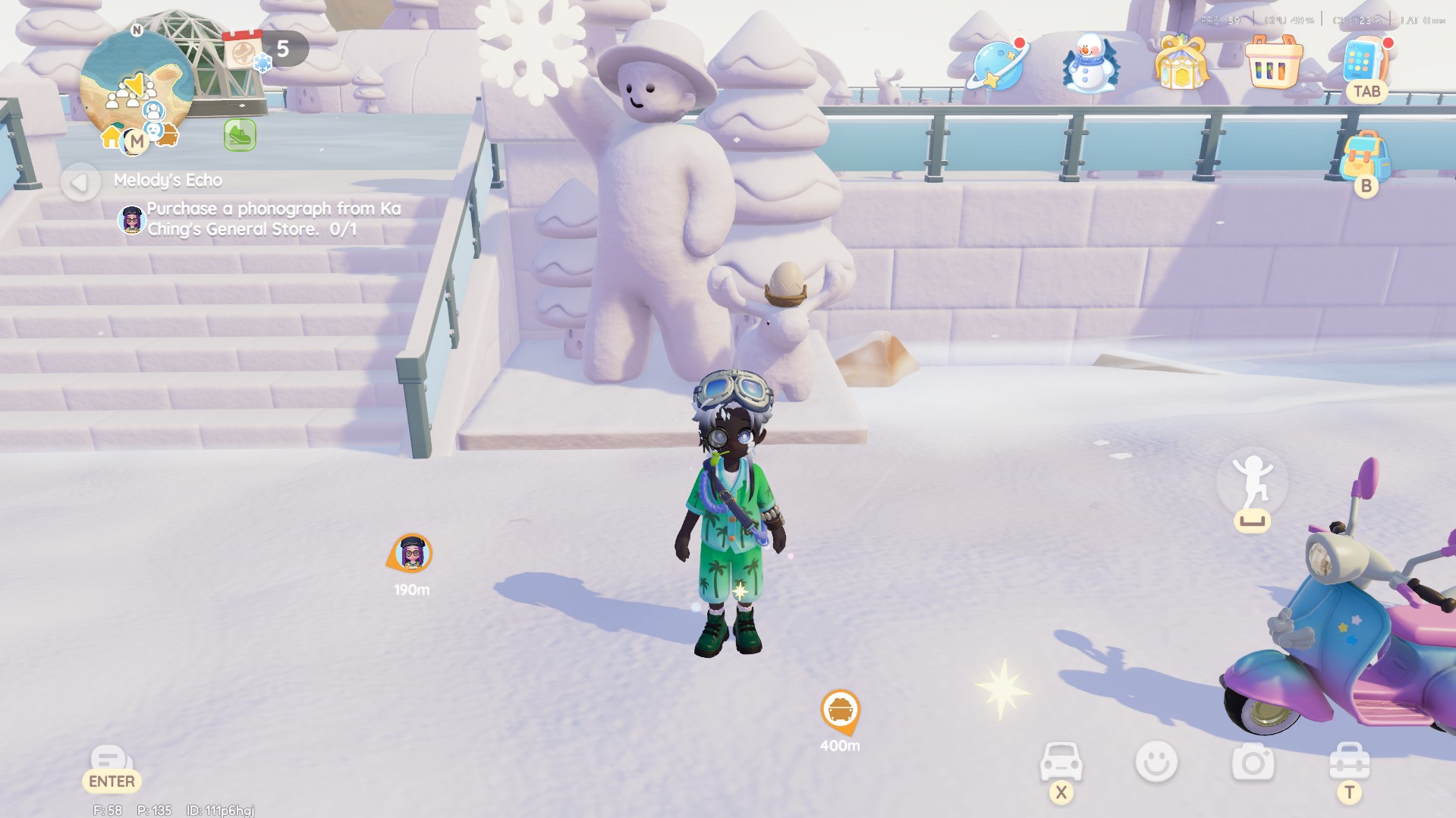The width and height of the screenshot is (1456, 818).
Task: Collapse the quest tracker with the arrow button
Action: [x=80, y=182]
